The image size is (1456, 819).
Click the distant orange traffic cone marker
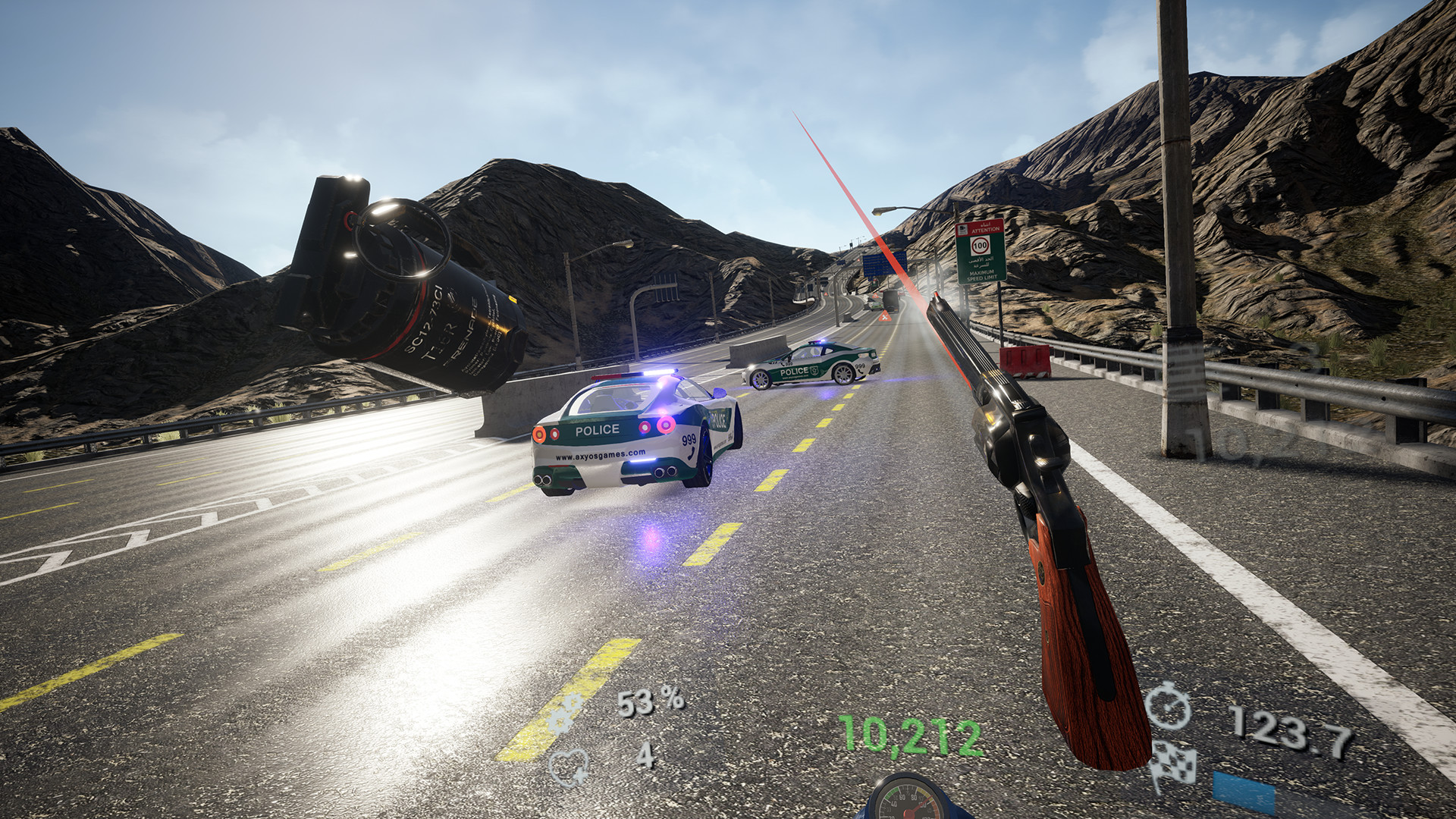[x=884, y=317]
